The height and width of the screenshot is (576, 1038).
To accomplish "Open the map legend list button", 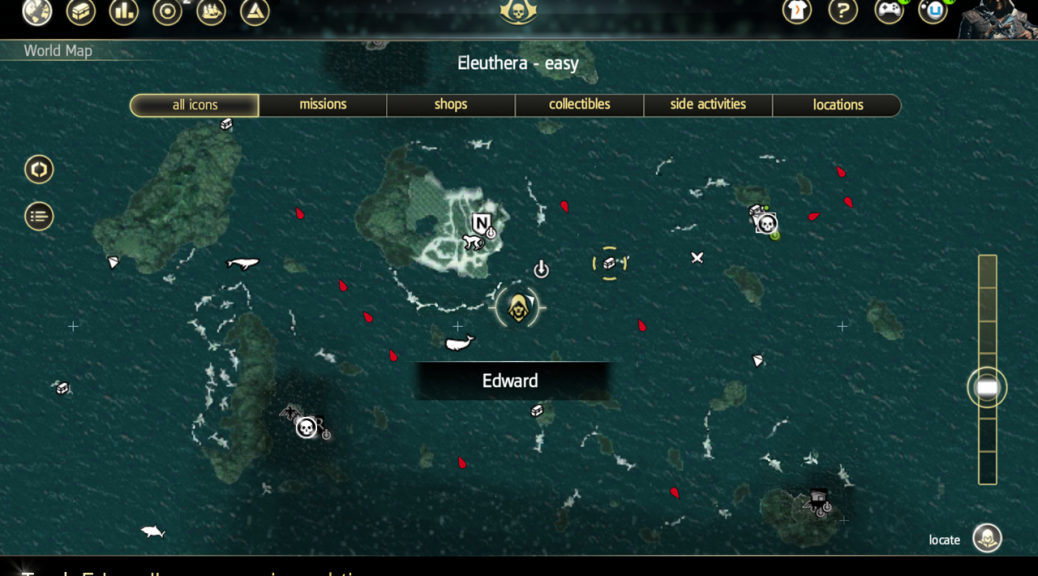I will (x=39, y=216).
